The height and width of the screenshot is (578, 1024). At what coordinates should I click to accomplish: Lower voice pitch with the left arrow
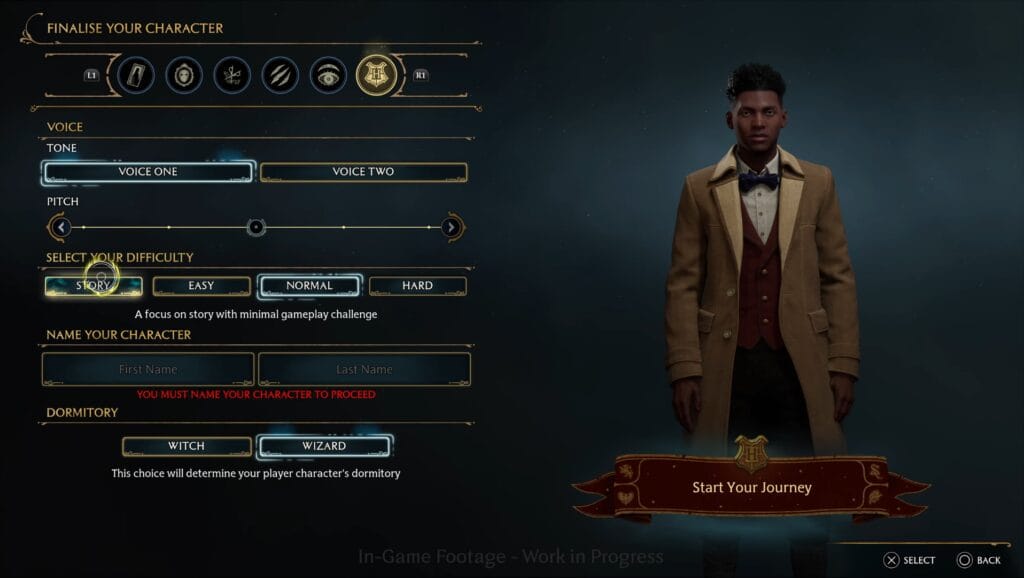pyautogui.click(x=62, y=228)
